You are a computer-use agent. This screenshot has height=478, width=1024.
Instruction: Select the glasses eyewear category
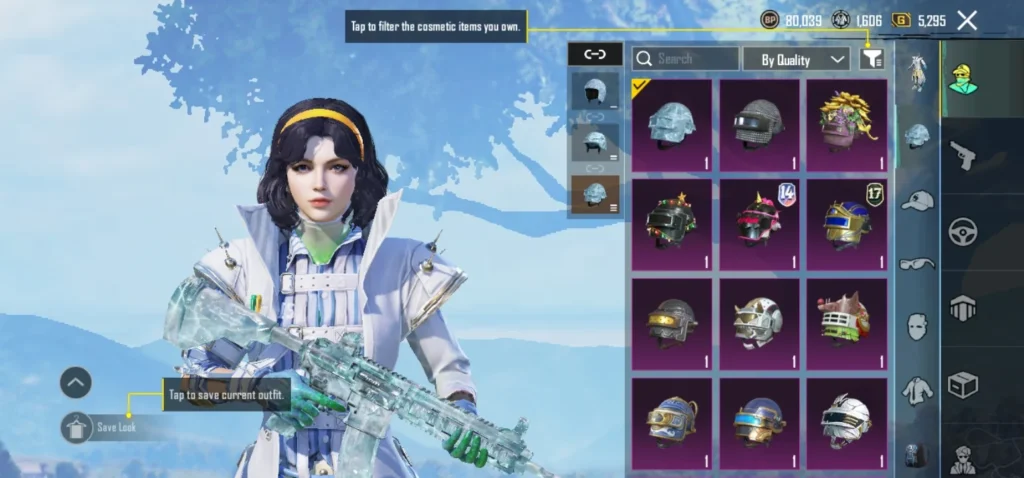click(x=917, y=264)
